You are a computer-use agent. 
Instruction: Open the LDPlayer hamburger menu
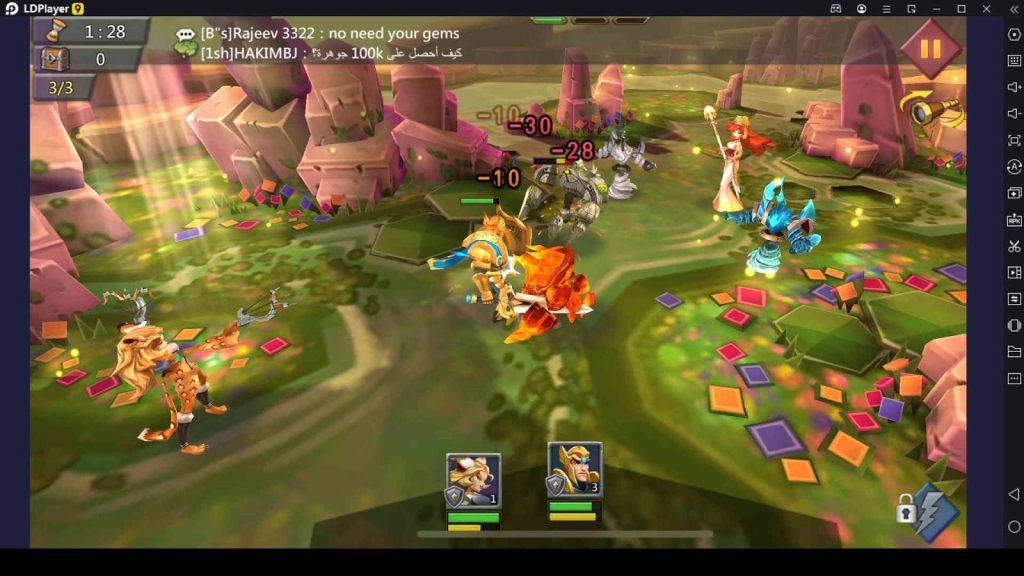[886, 9]
